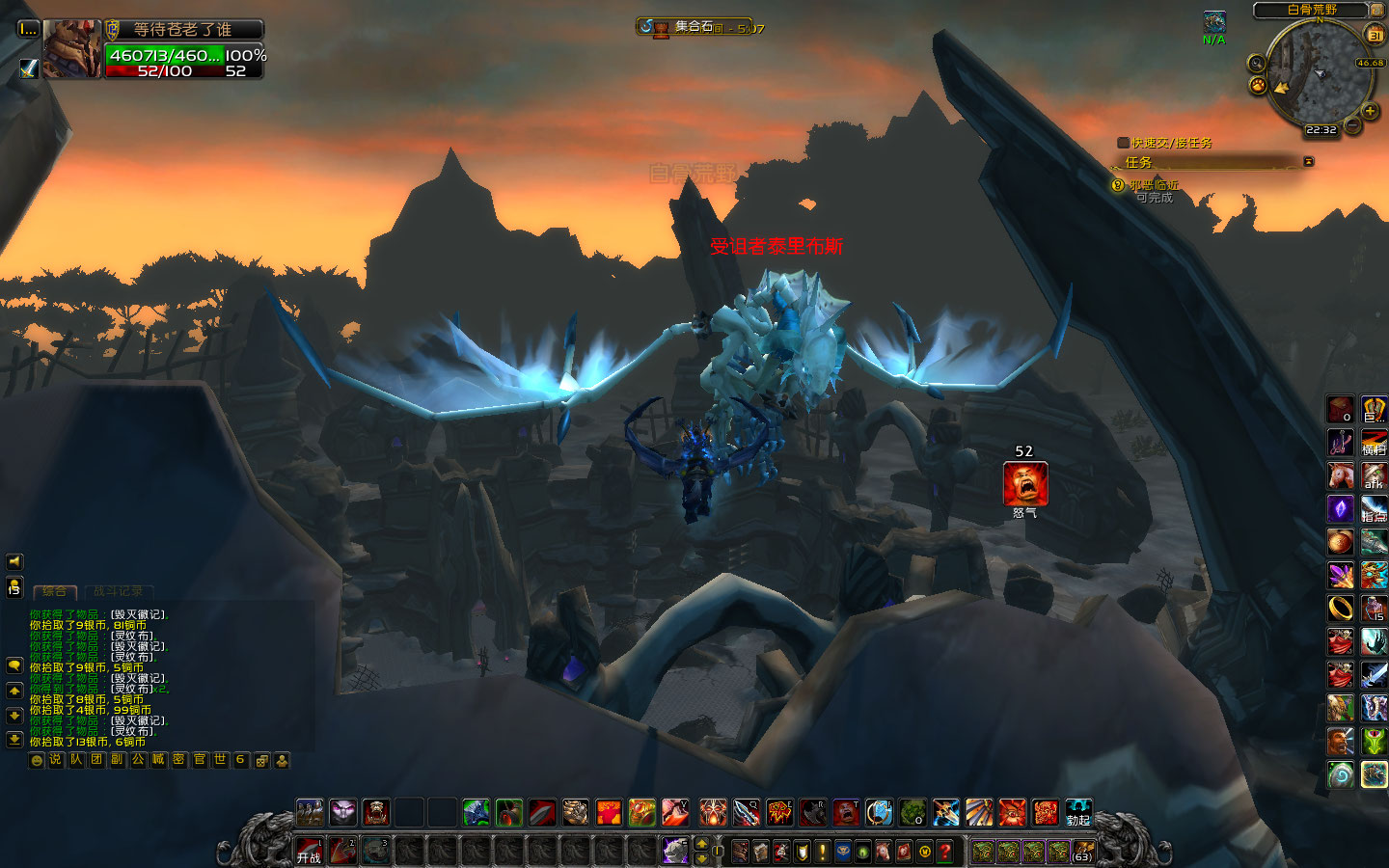Screen dimensions: 1389x868
Task: Activate the 勒起 action button
Action: tap(1078, 812)
